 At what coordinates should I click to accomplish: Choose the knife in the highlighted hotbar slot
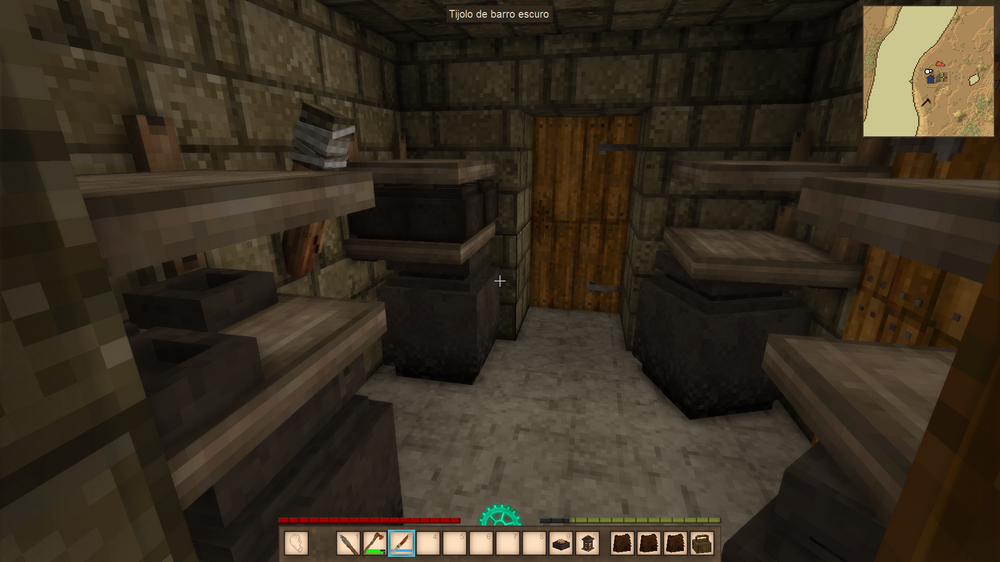pyautogui.click(x=401, y=544)
